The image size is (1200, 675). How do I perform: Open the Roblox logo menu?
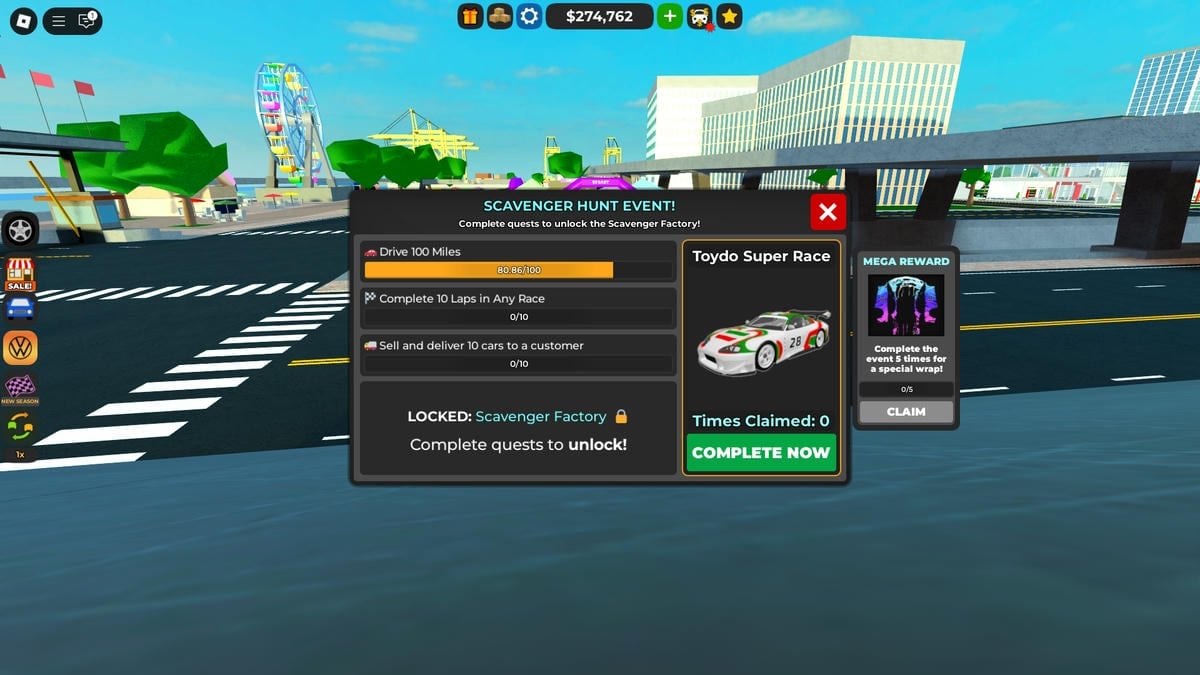click(23, 20)
